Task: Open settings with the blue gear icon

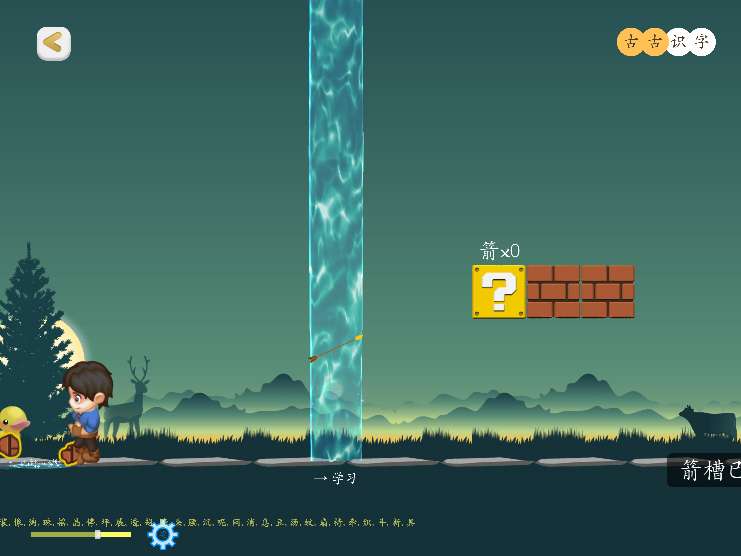Action: tap(163, 534)
